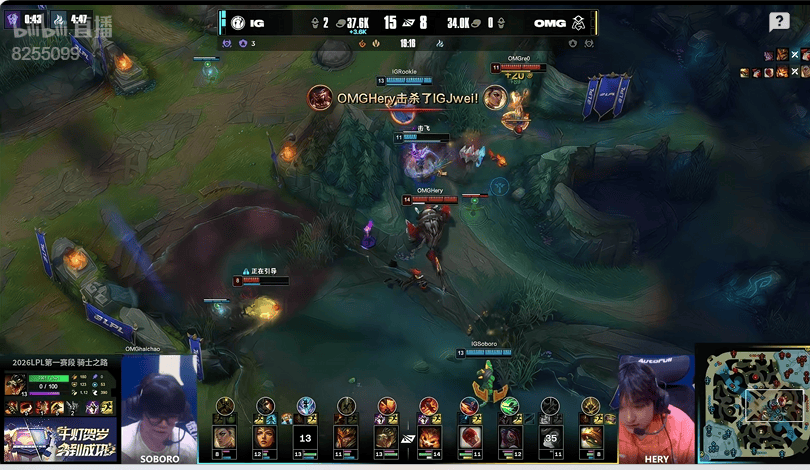Open the minimap
810x470 pixels.
pos(751,405)
